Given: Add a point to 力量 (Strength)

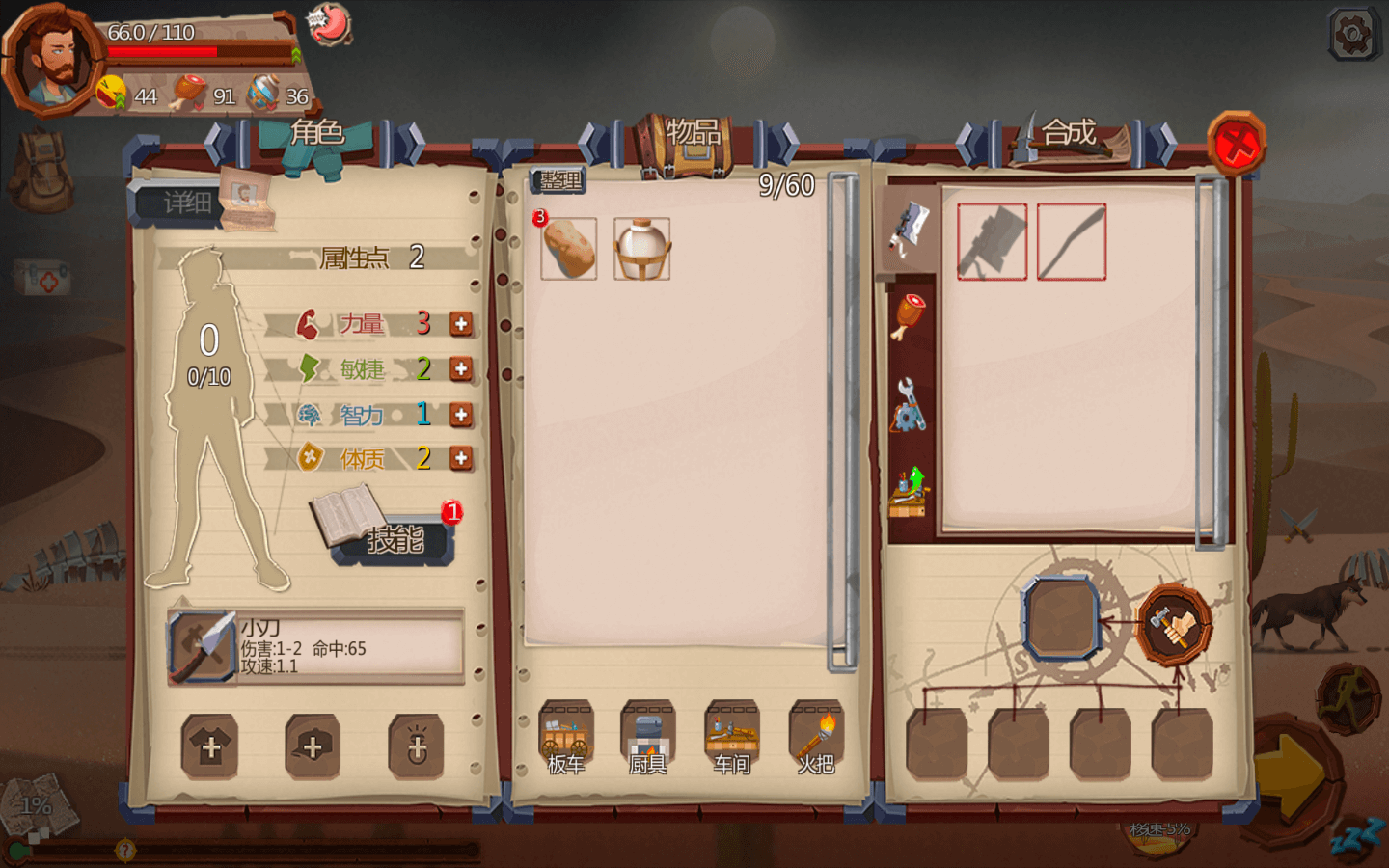Looking at the screenshot, I should click(x=461, y=324).
